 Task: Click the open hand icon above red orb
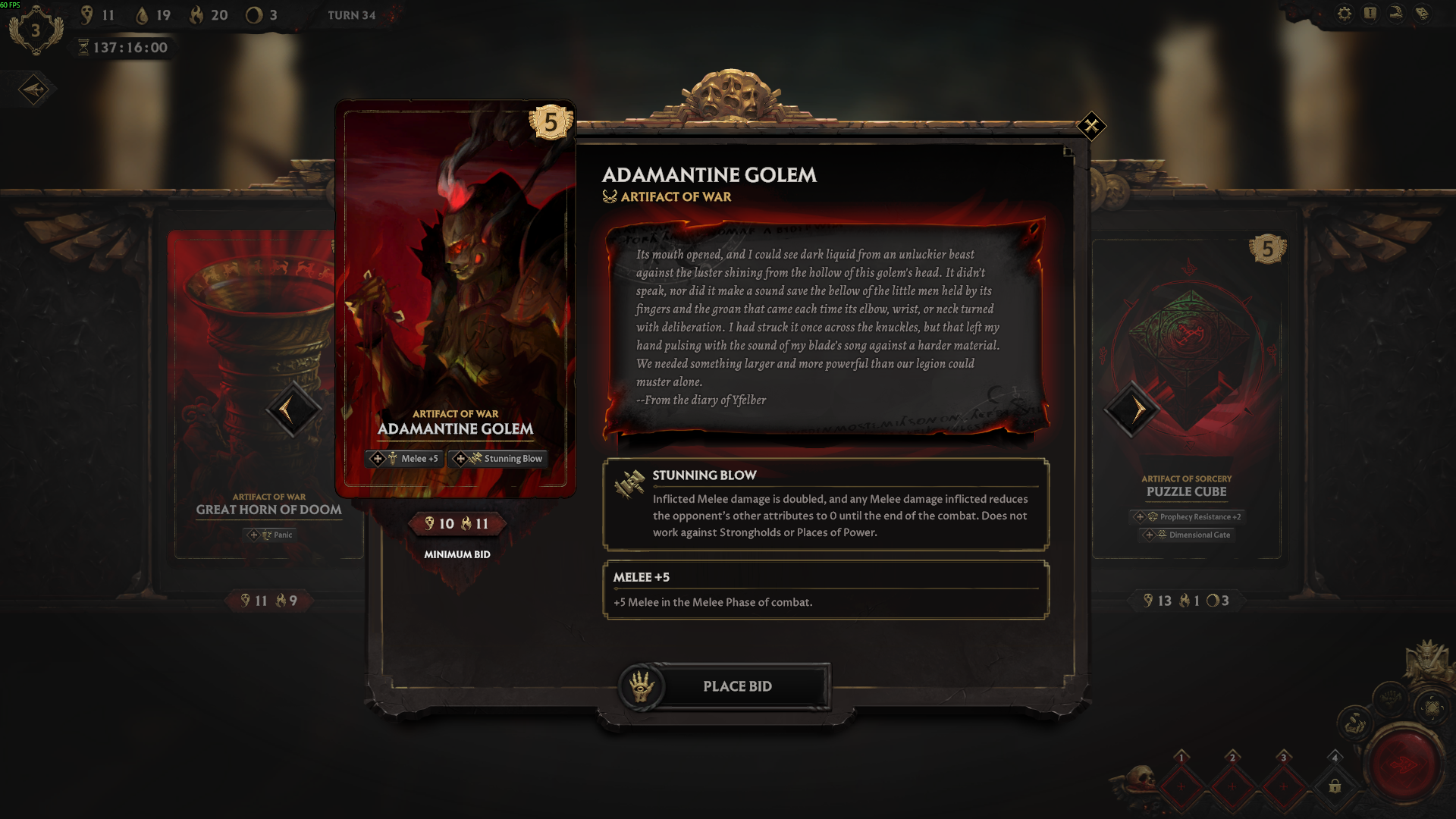1390,697
